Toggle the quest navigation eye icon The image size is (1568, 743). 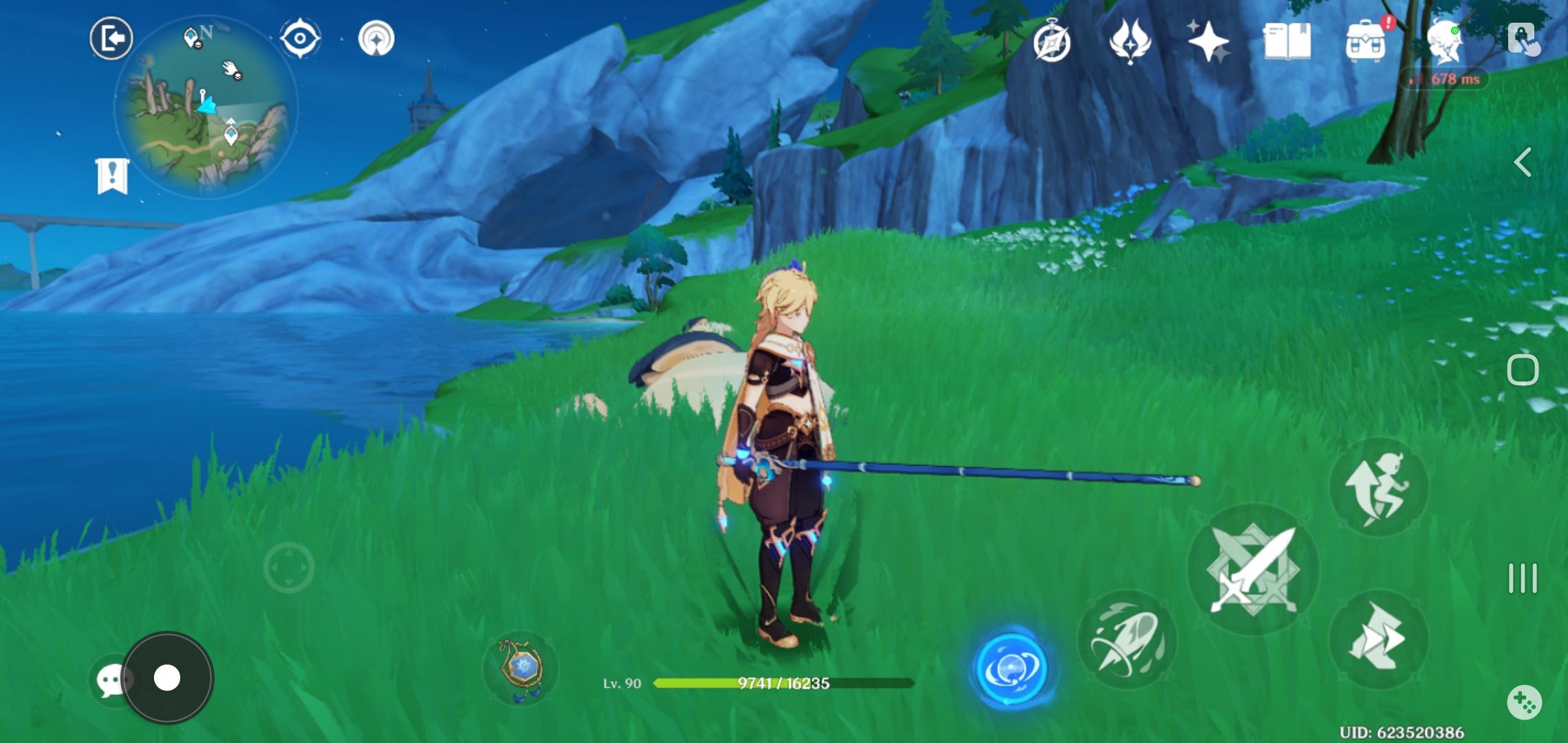[x=300, y=39]
